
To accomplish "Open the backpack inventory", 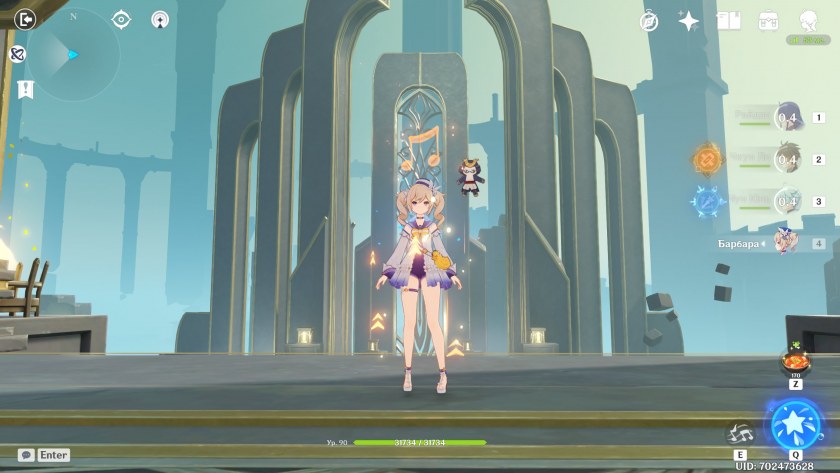I will click(x=768, y=21).
